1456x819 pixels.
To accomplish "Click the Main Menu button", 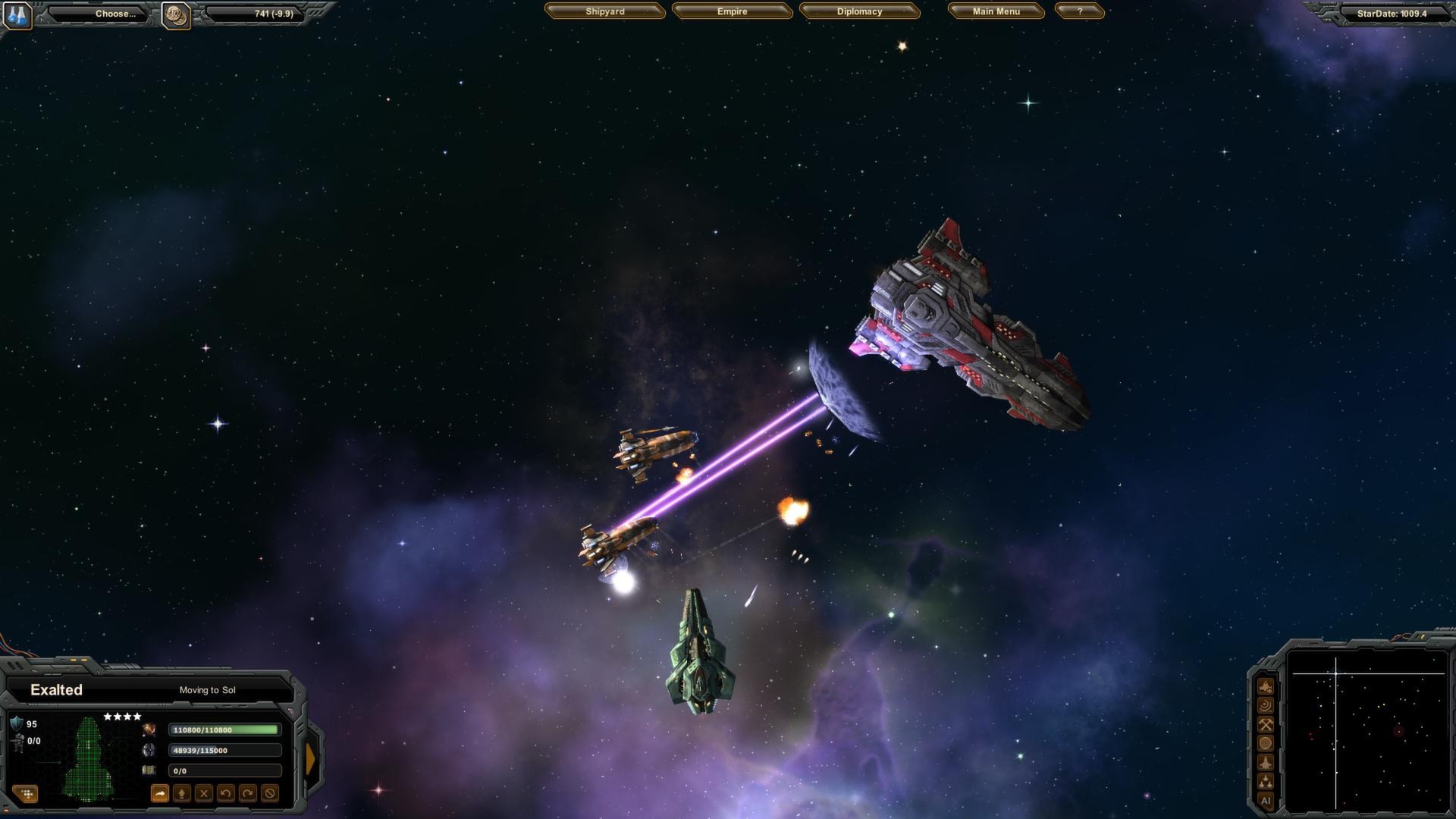I will 996,11.
